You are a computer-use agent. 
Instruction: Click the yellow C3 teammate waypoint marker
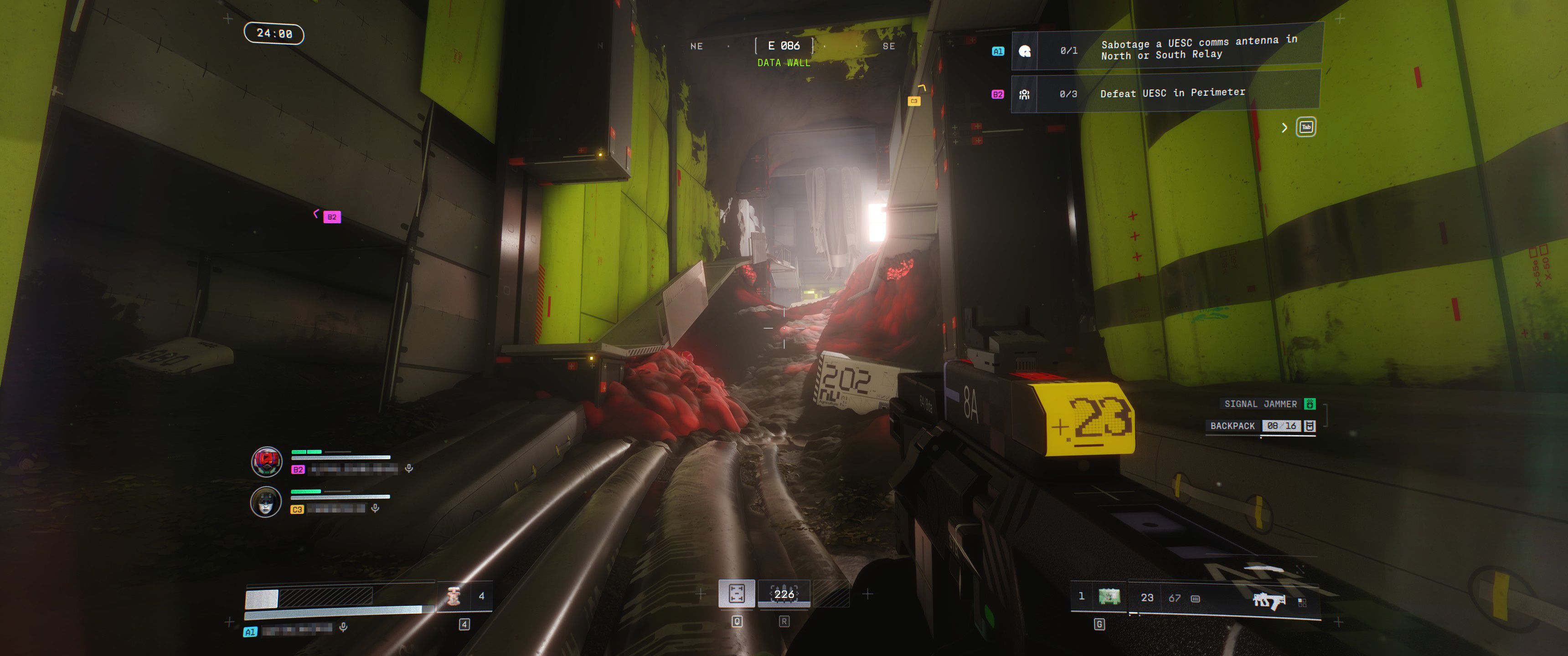(x=913, y=101)
